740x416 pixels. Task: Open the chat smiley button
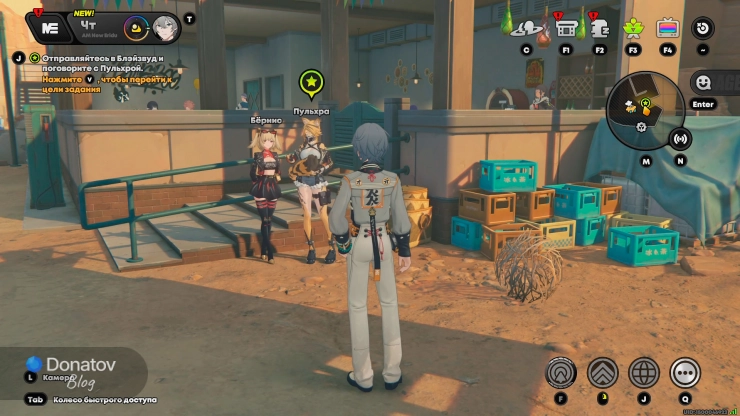(x=703, y=83)
